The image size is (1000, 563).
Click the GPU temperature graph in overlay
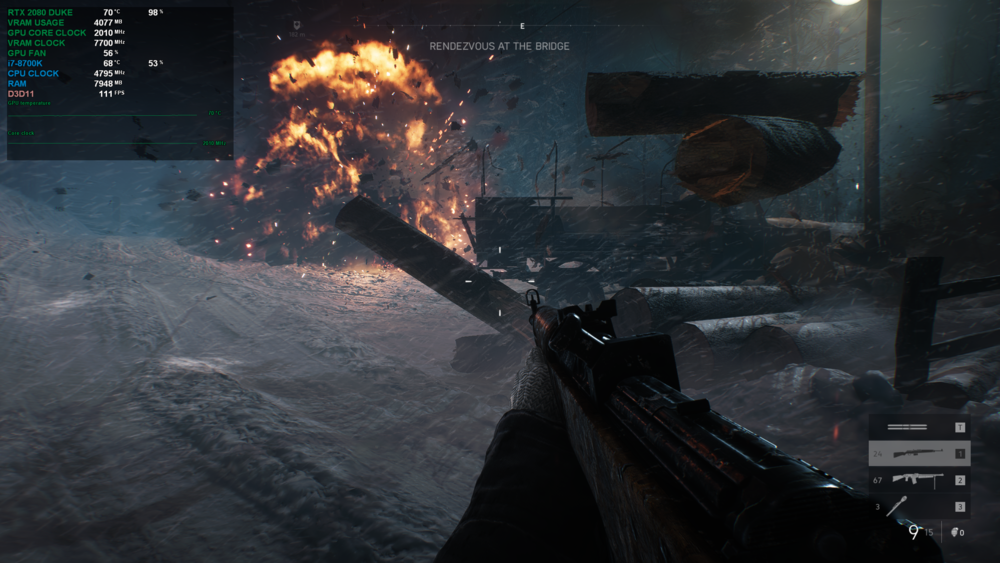116,114
